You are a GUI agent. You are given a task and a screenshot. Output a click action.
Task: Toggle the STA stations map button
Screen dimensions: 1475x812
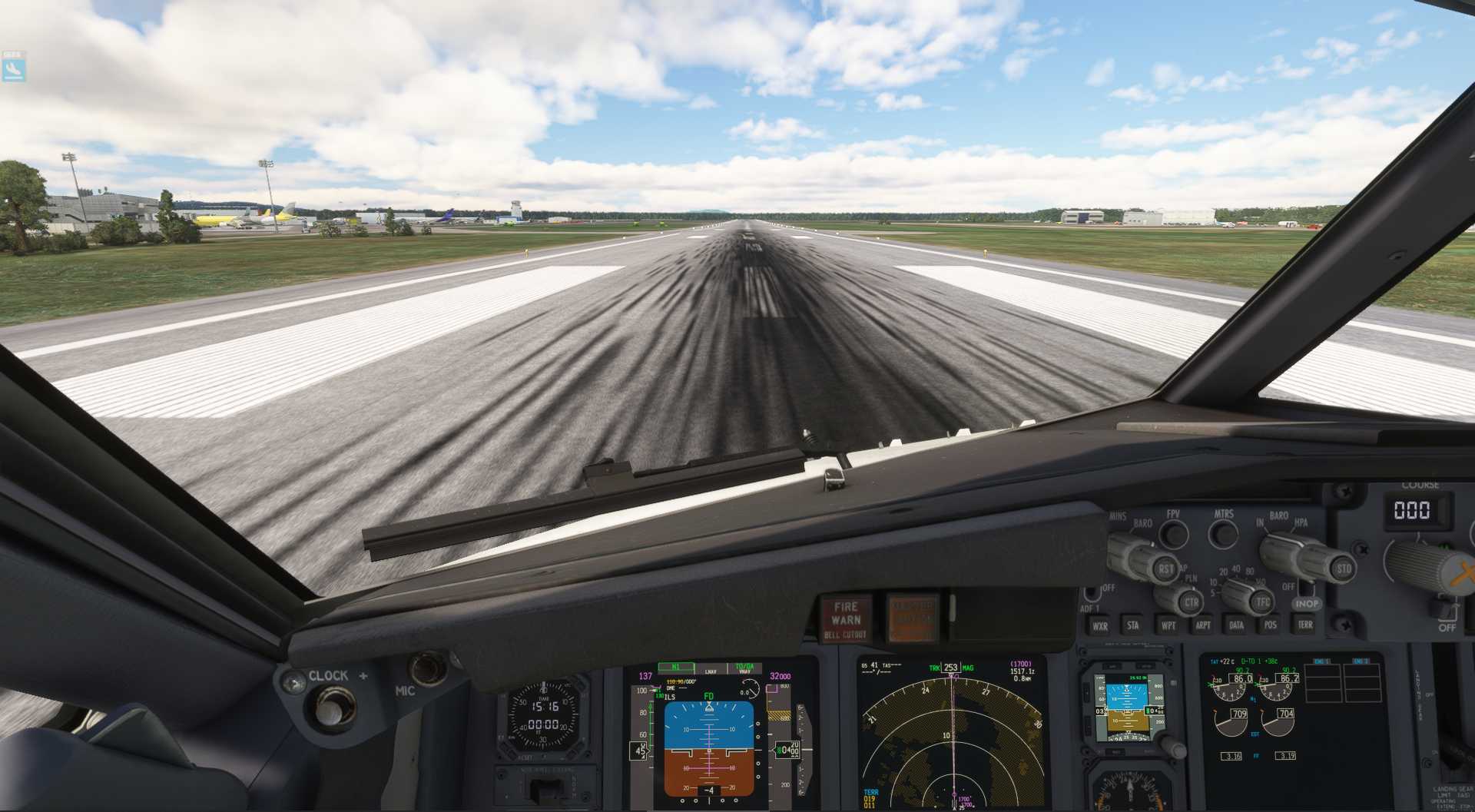click(1132, 625)
